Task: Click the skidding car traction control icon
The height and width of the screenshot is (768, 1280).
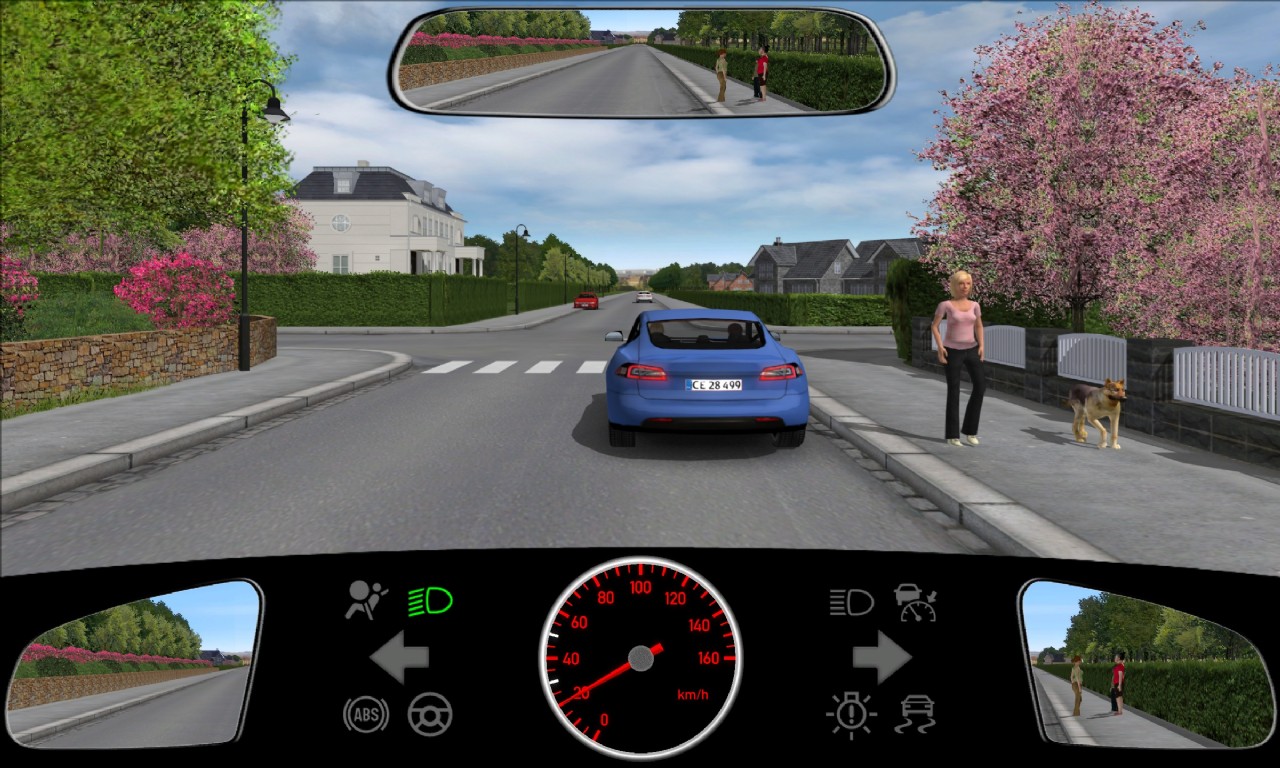Action: (915, 714)
